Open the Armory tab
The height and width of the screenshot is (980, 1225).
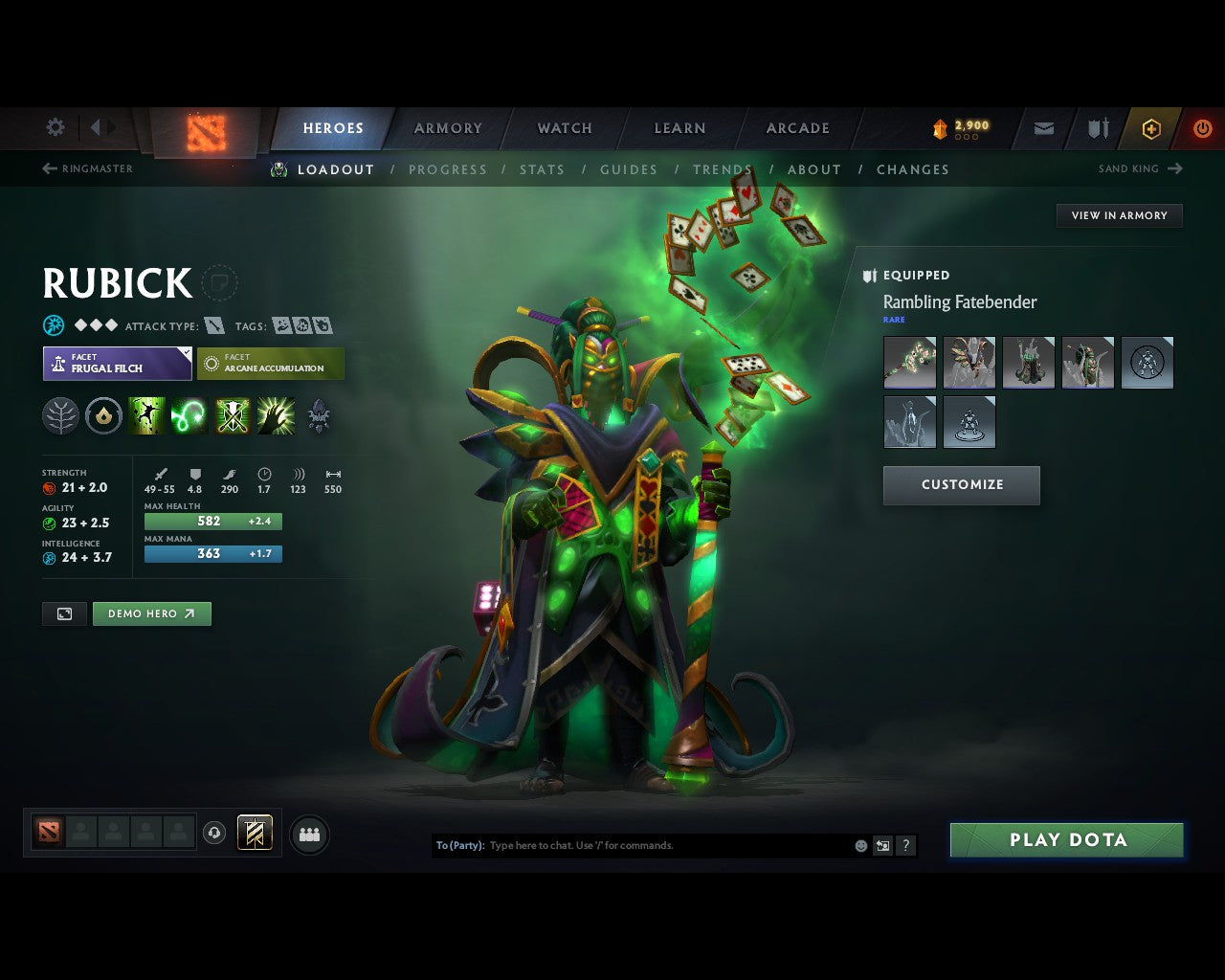click(x=448, y=128)
